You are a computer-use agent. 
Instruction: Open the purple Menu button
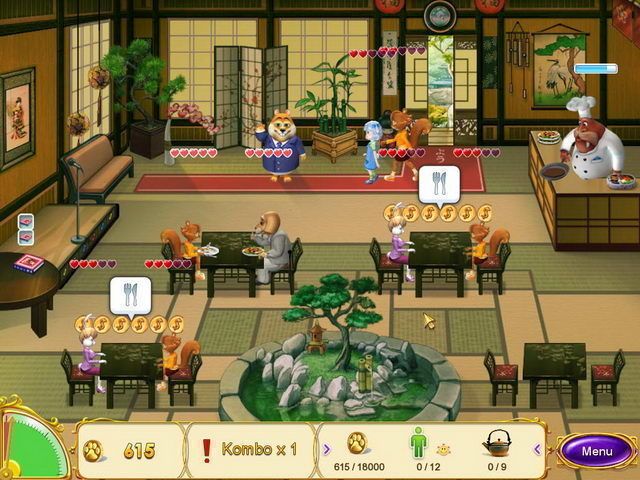point(596,451)
